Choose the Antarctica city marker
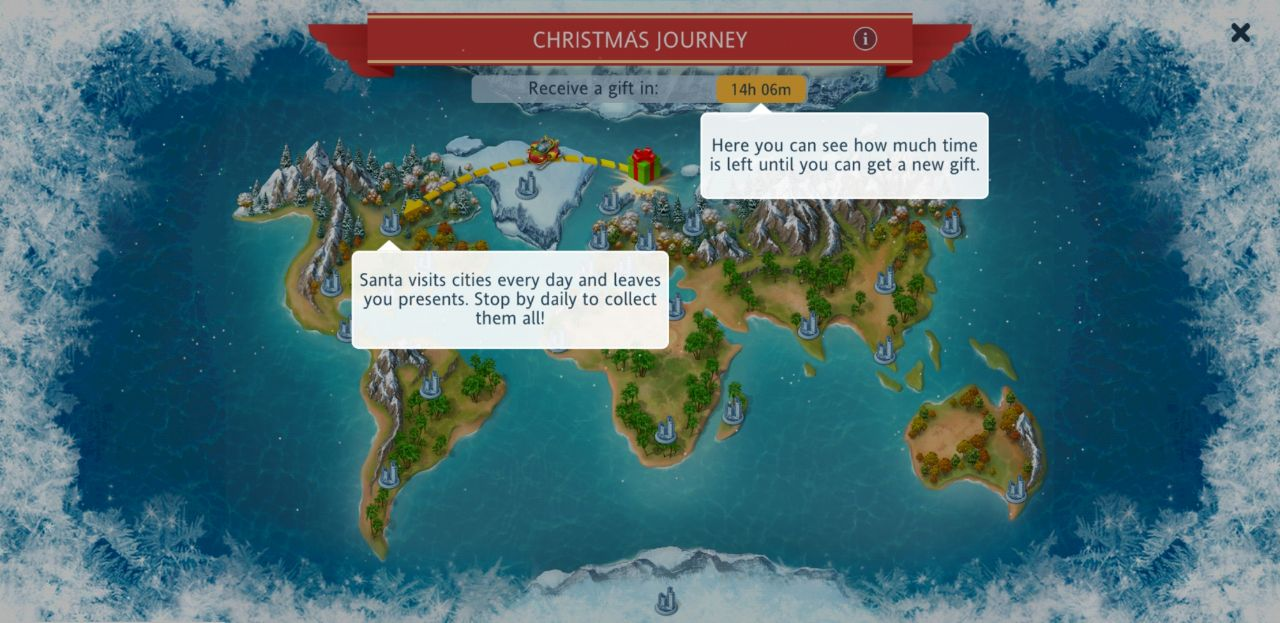 666,600
